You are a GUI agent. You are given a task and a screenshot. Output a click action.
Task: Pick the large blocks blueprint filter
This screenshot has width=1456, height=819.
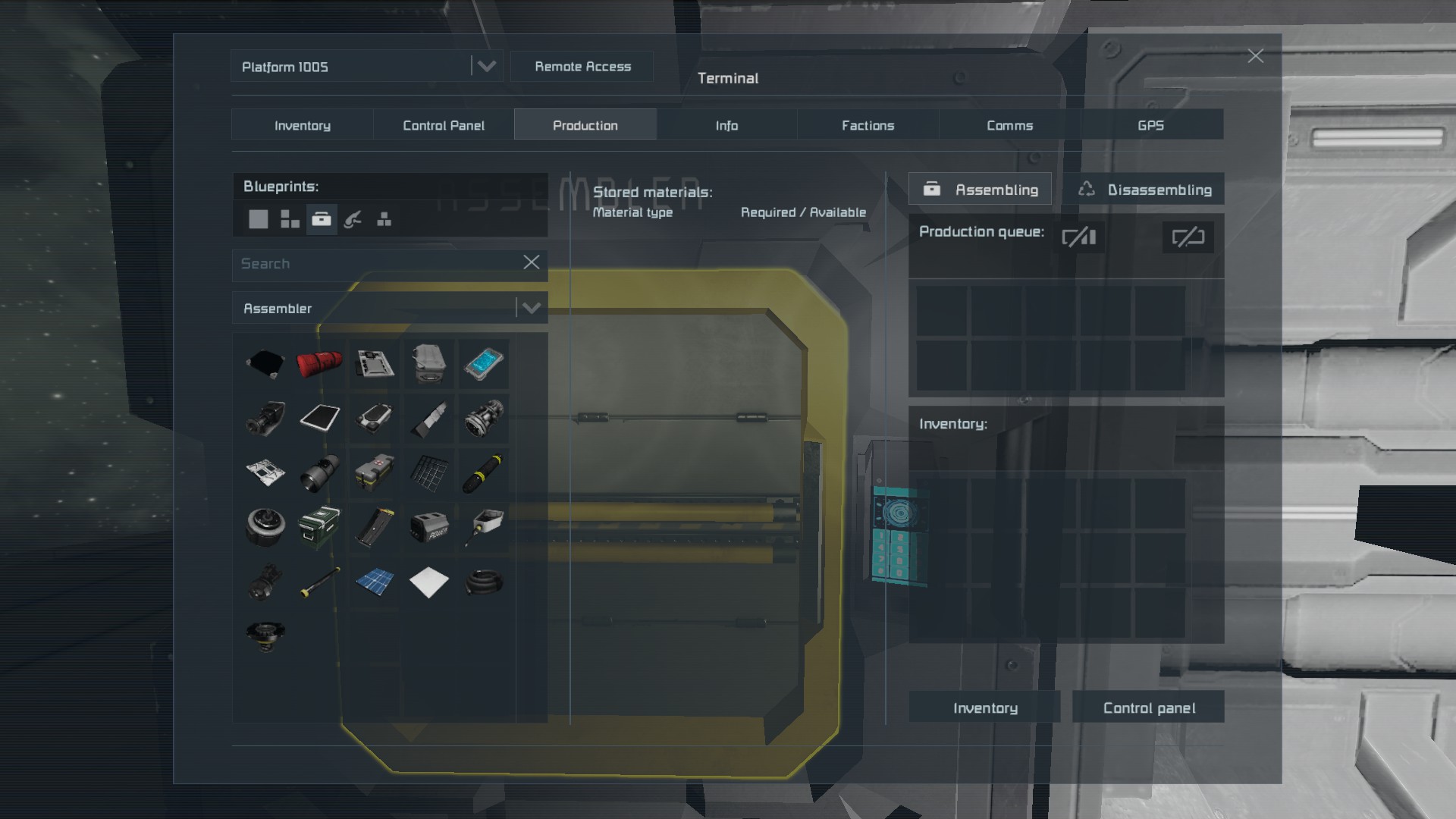coord(258,220)
